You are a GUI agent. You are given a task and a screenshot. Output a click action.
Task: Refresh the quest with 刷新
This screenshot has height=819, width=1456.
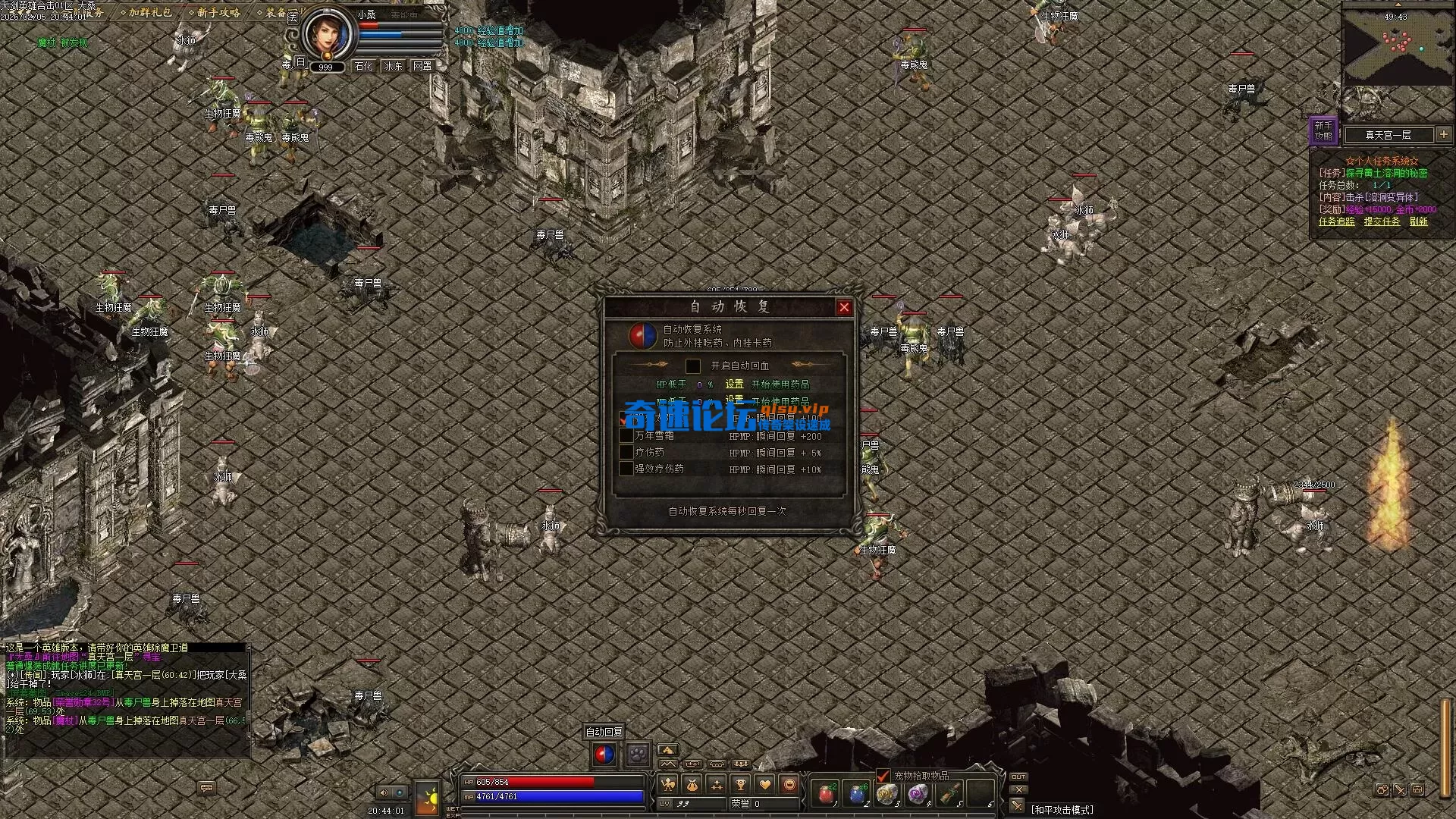pyautogui.click(x=1418, y=221)
